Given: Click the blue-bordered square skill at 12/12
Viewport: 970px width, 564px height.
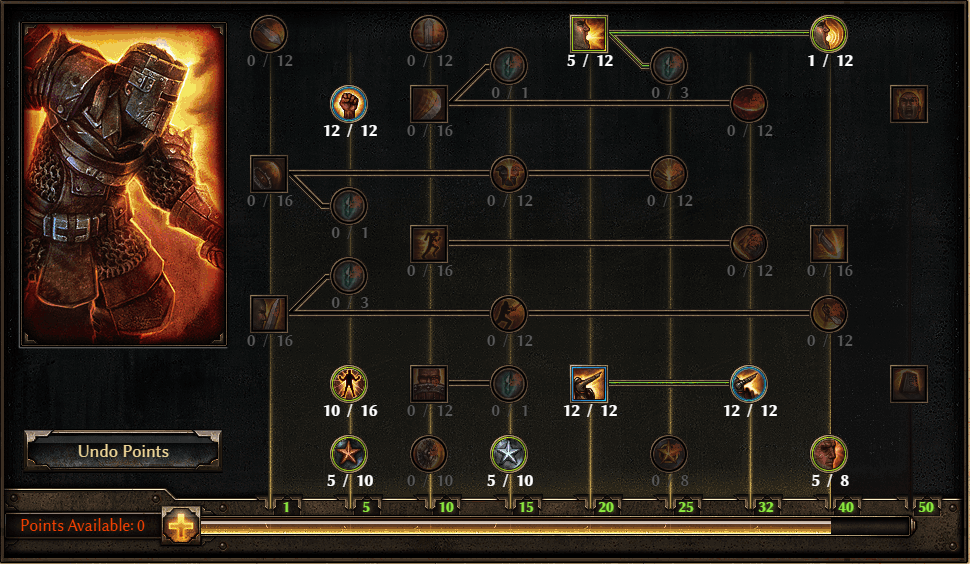Looking at the screenshot, I should (x=589, y=383).
